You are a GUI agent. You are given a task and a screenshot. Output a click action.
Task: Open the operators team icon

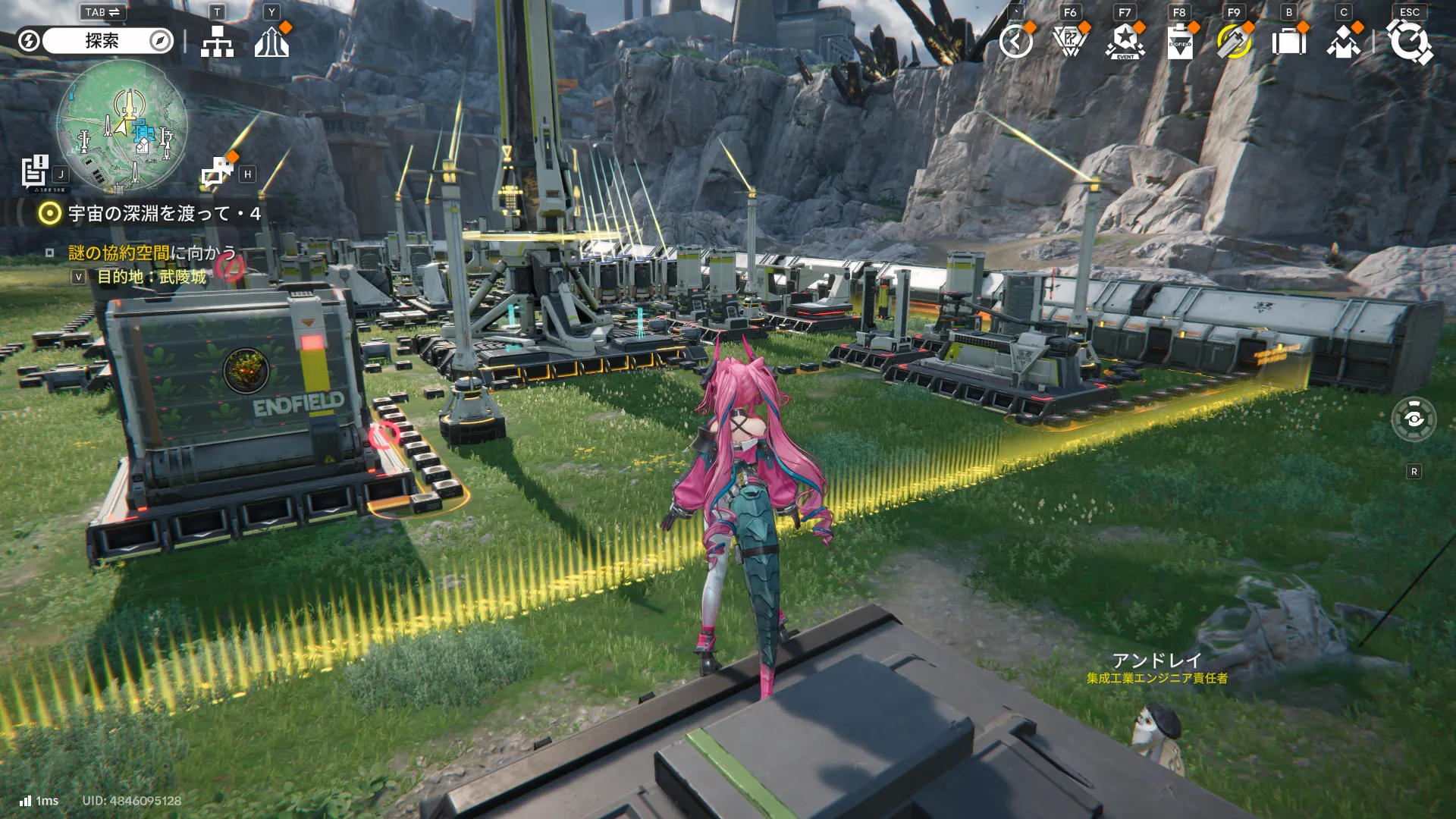pyautogui.click(x=1343, y=42)
